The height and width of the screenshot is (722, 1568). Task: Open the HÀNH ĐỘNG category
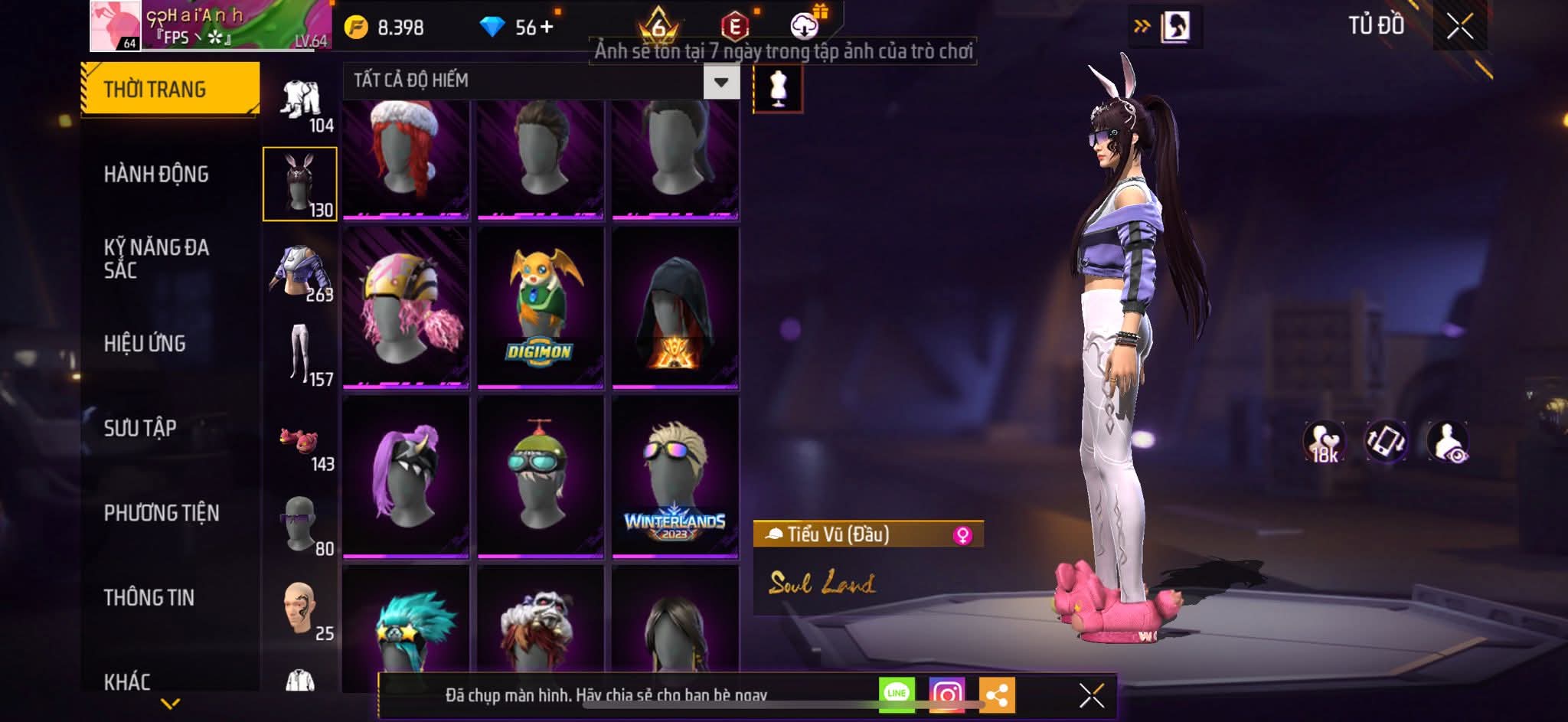point(156,175)
